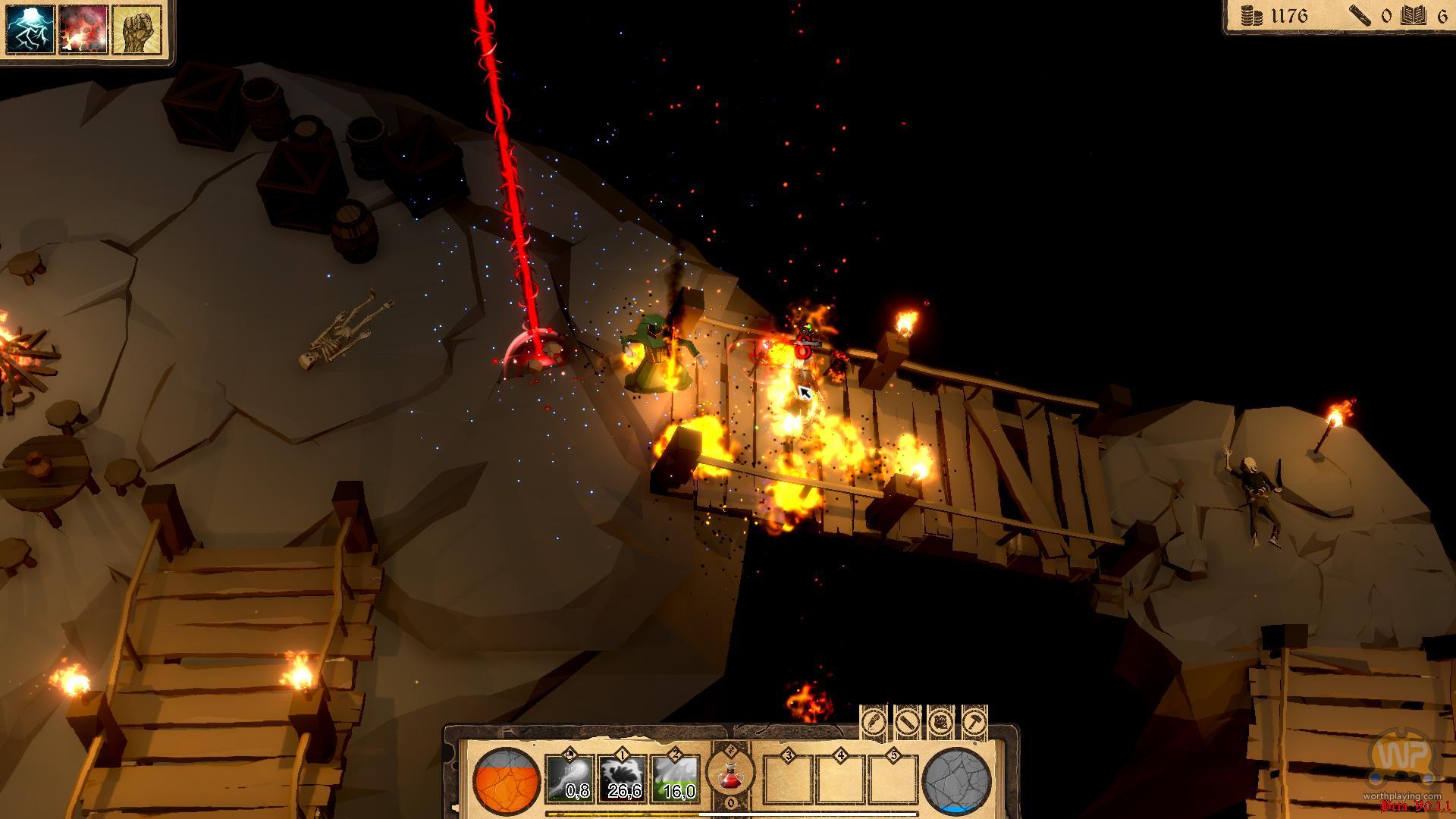Use the red health potion
The width and height of the screenshot is (1456, 819).
click(x=730, y=775)
